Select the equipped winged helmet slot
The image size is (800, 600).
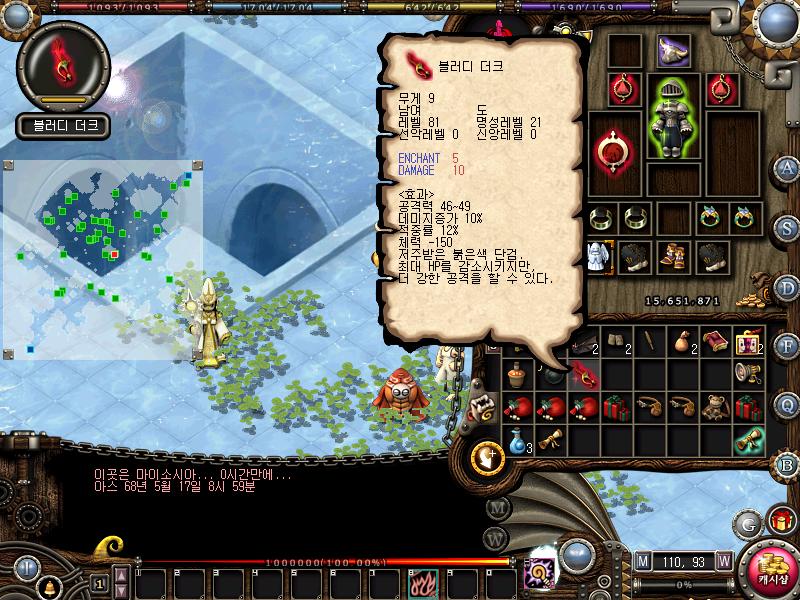(x=674, y=48)
